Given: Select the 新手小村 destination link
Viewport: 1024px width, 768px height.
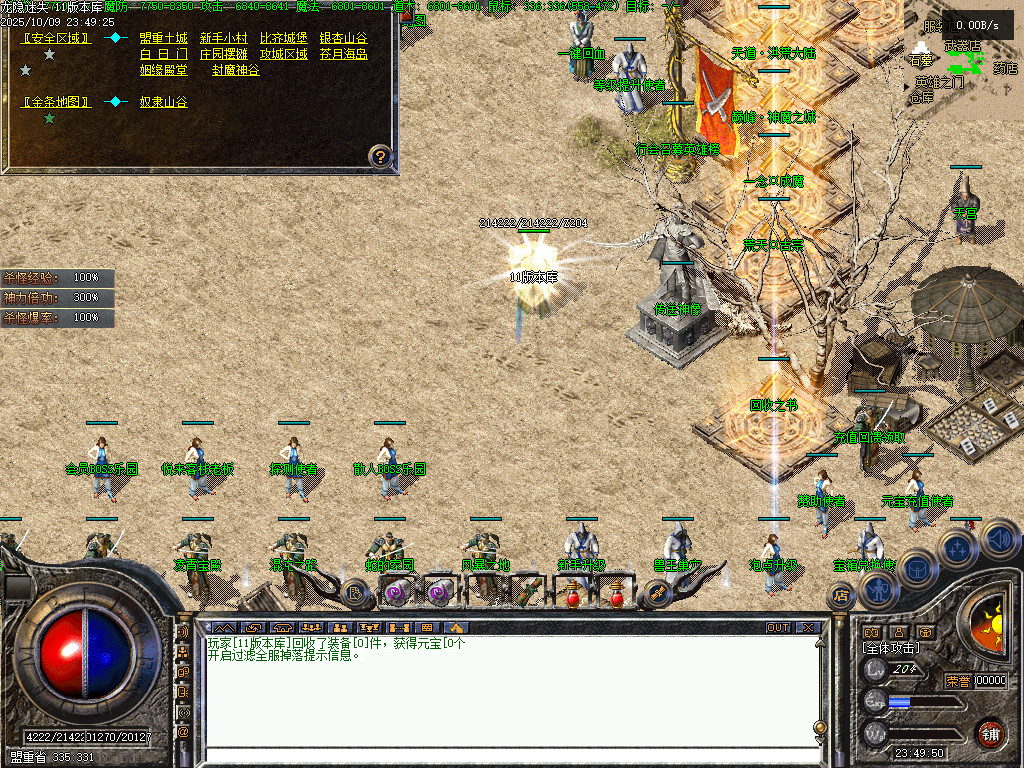Looking at the screenshot, I should coord(223,38).
